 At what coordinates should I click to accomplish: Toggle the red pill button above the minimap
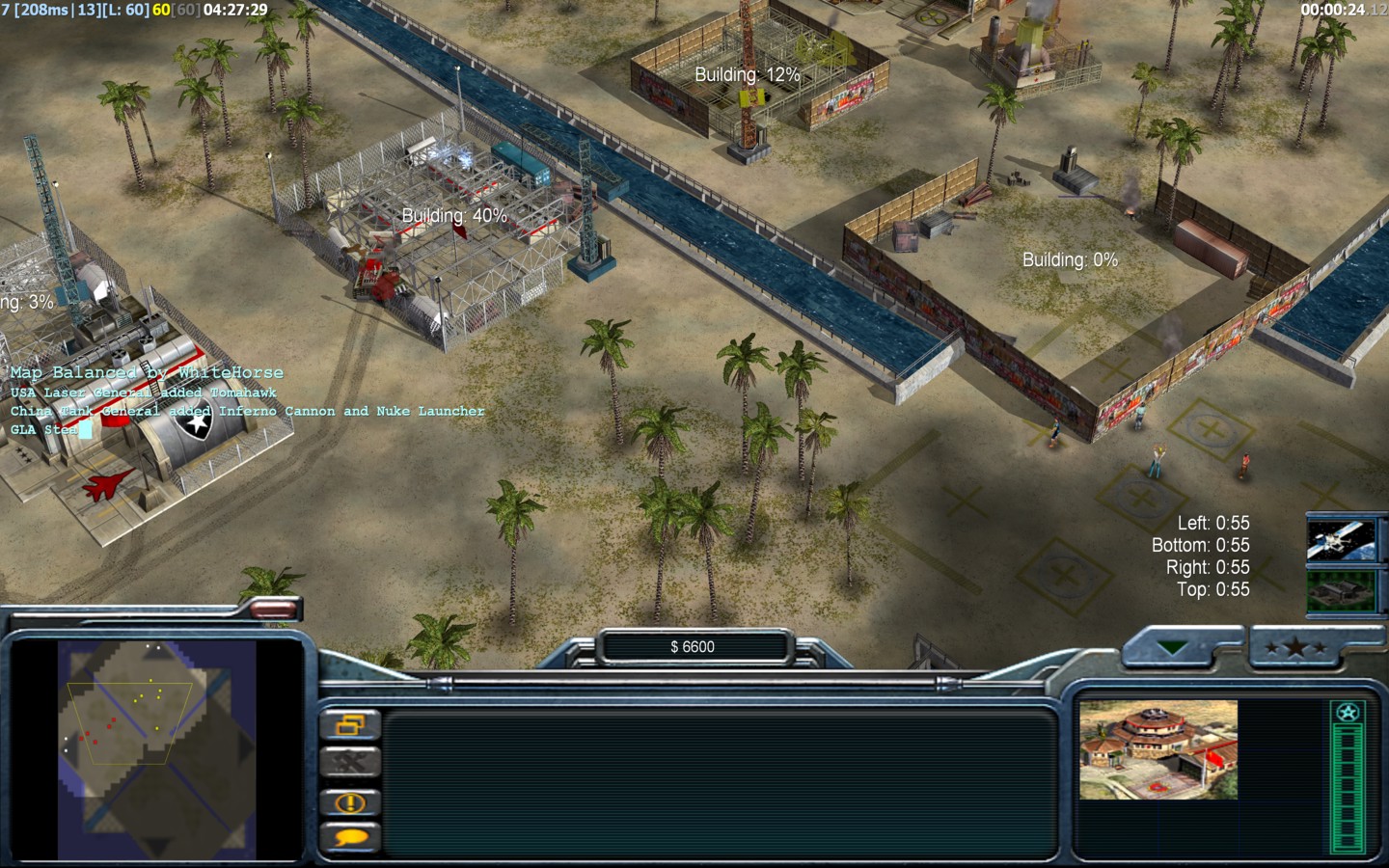pyautogui.click(x=274, y=609)
